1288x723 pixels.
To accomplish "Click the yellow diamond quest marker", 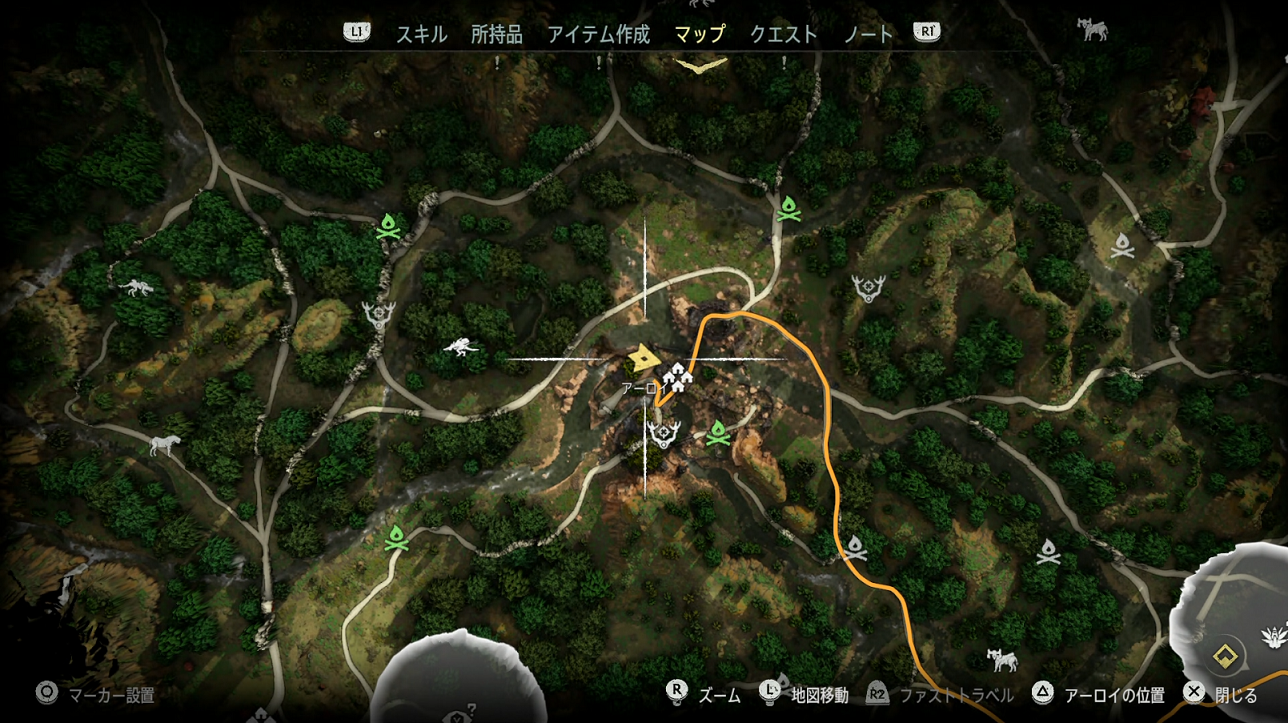I will click(x=1222, y=656).
